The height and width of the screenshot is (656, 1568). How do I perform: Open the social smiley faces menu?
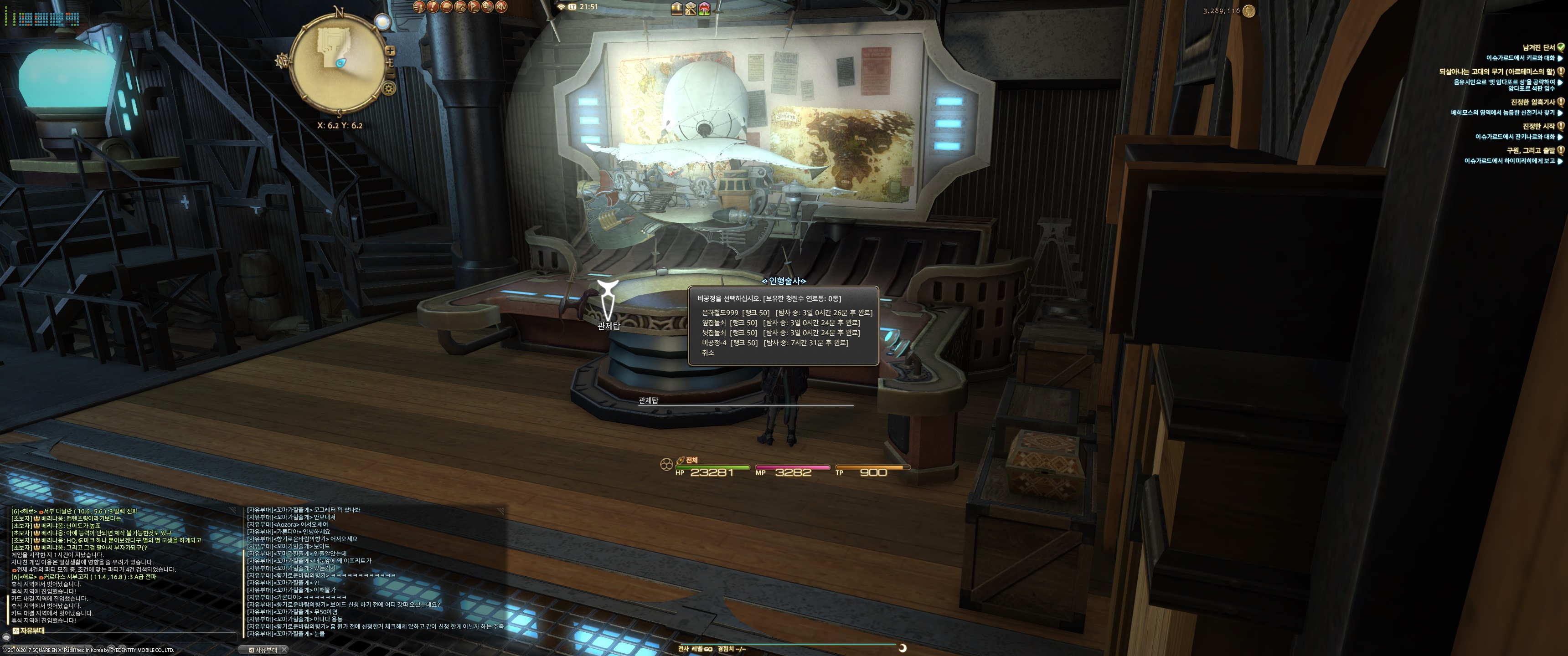[488, 7]
